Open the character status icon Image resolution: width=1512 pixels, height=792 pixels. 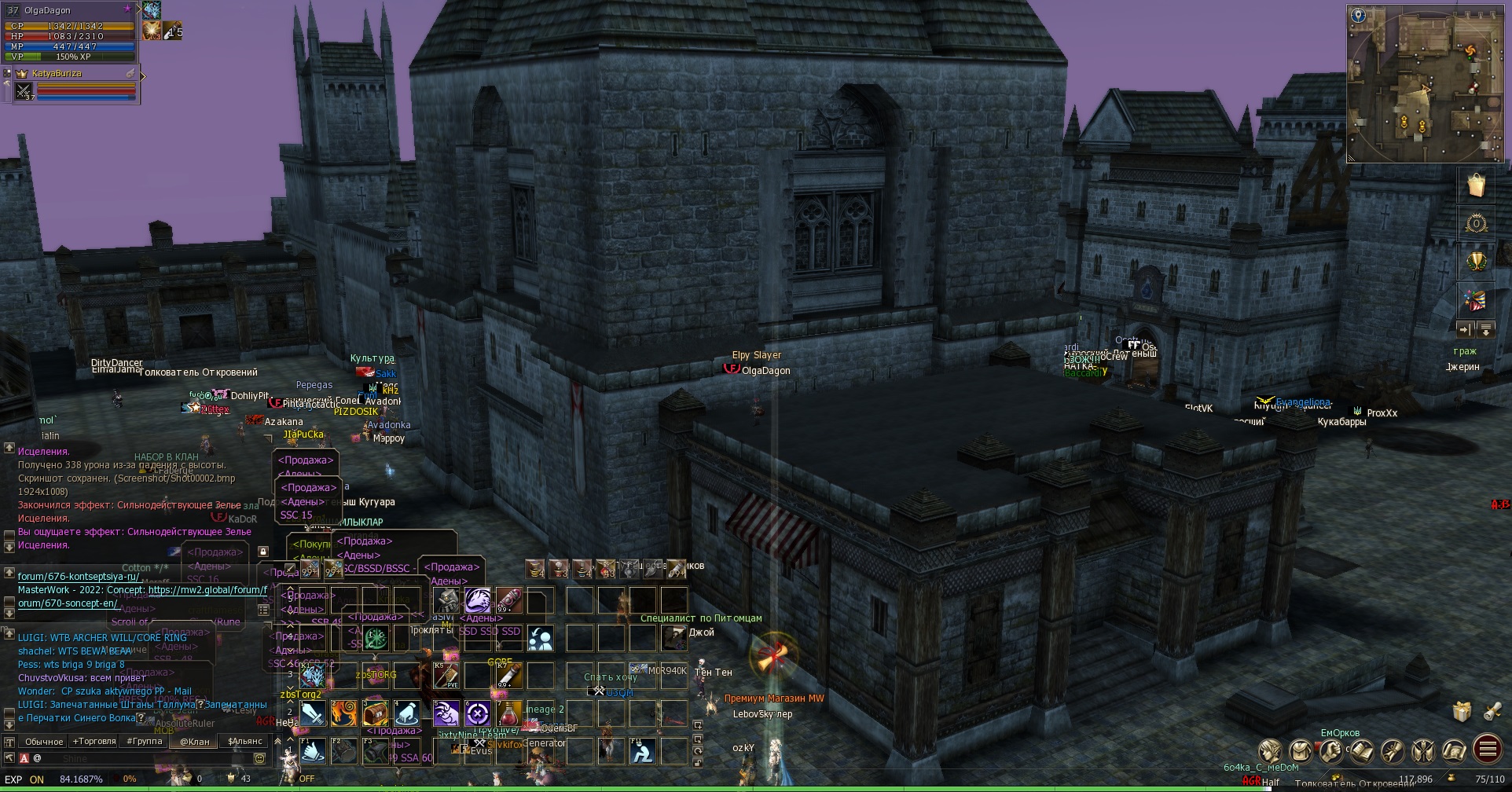point(1269,751)
